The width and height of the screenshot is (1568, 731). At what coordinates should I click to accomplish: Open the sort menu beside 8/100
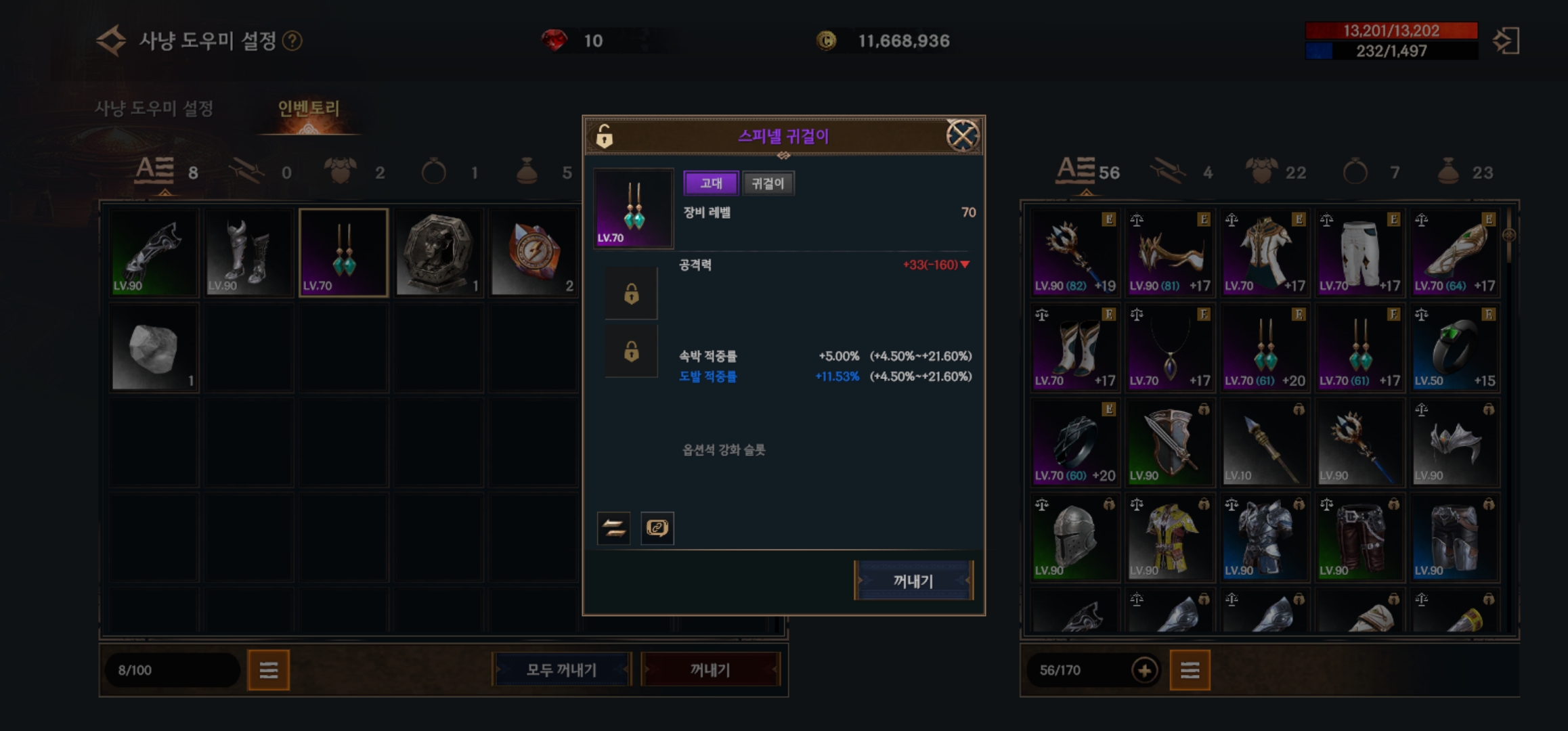click(x=268, y=670)
